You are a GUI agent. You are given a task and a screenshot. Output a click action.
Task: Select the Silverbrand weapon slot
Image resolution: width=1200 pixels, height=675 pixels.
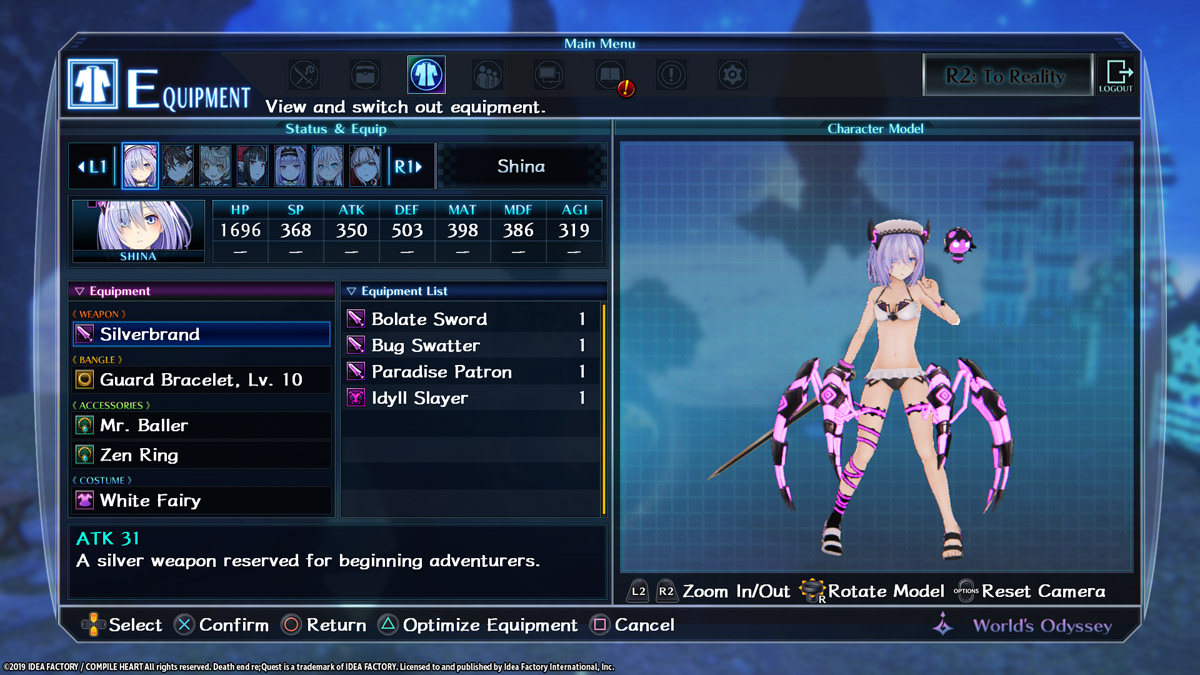[x=202, y=334]
